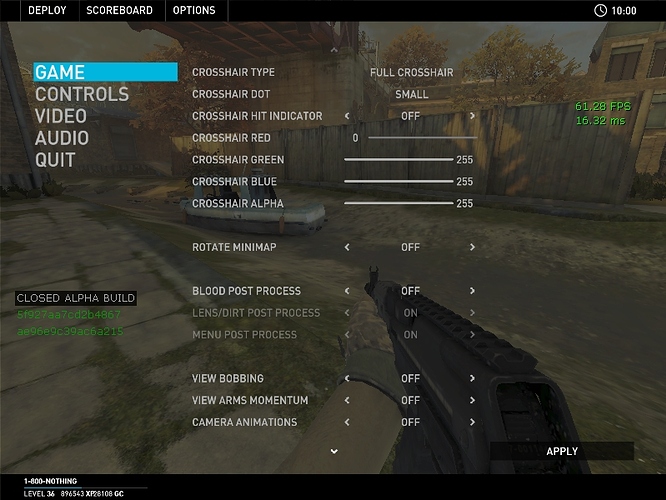Open the Deploy menu
Viewport: 666px width, 500px height.
click(47, 10)
